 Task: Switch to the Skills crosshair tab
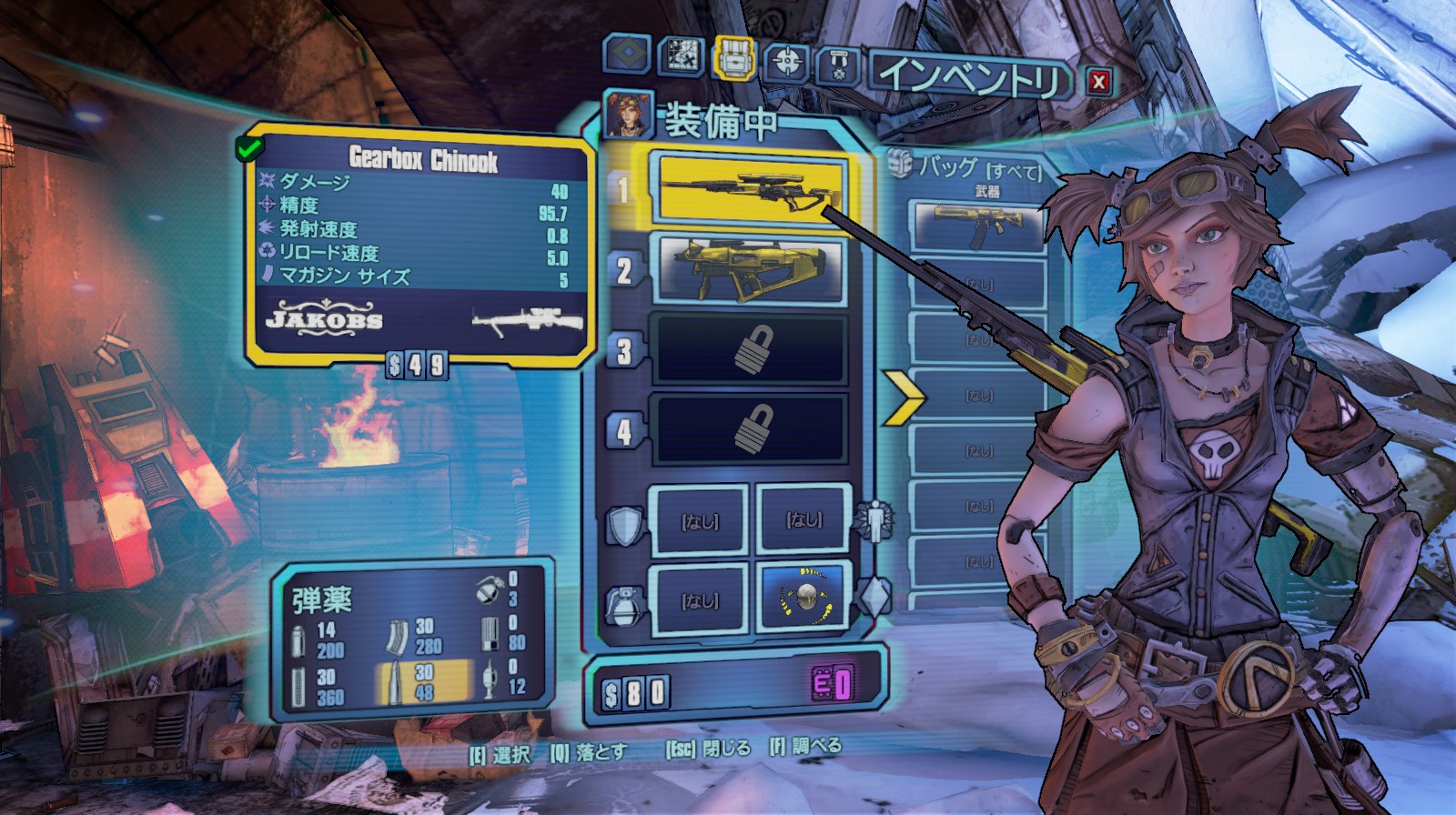[786, 61]
